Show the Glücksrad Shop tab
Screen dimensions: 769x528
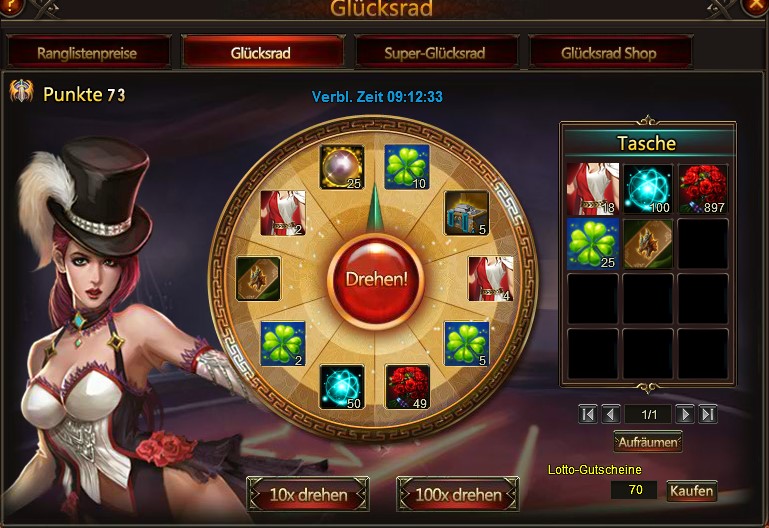(609, 52)
